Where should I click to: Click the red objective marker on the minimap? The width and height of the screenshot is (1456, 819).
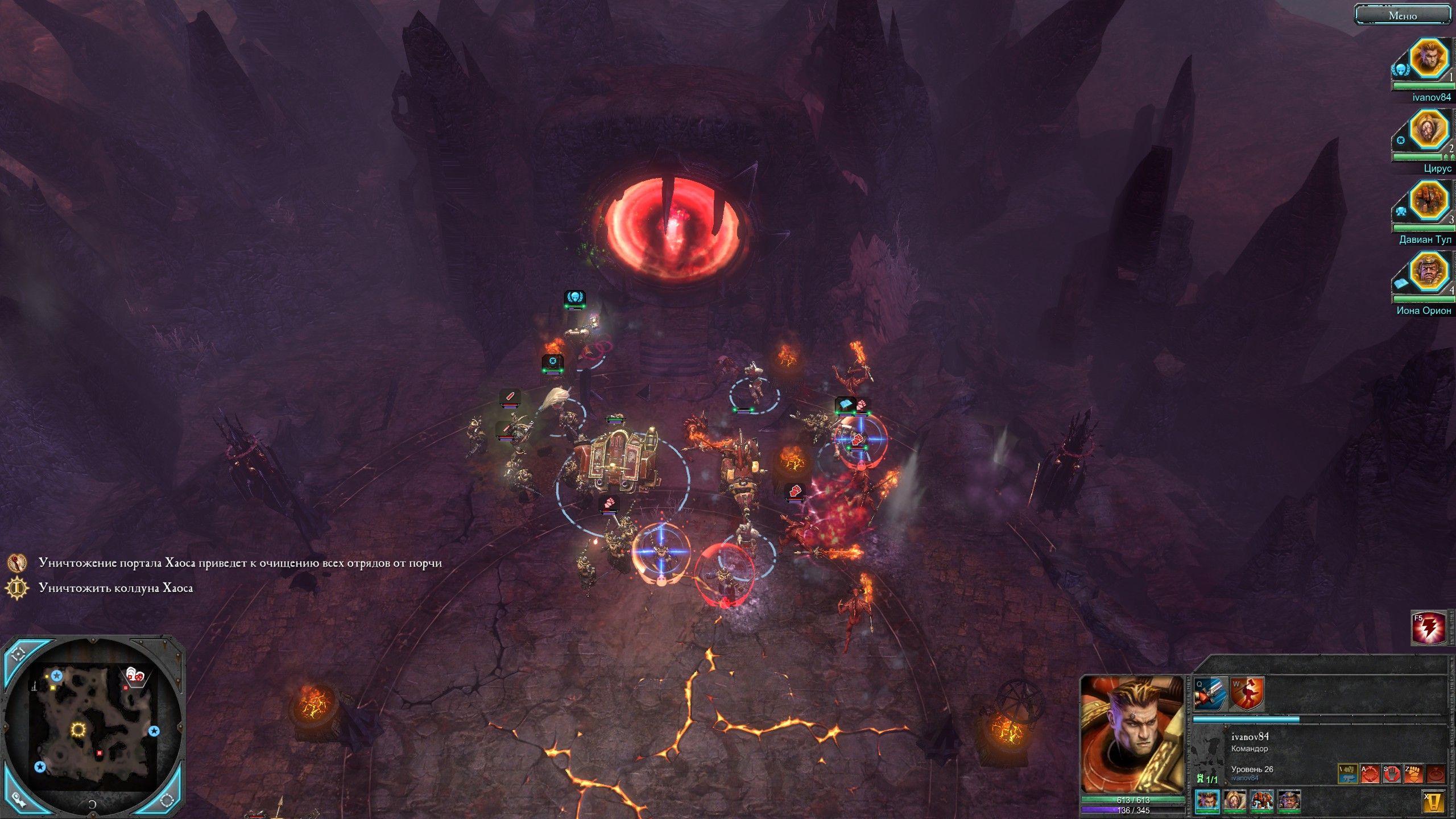click(x=100, y=752)
